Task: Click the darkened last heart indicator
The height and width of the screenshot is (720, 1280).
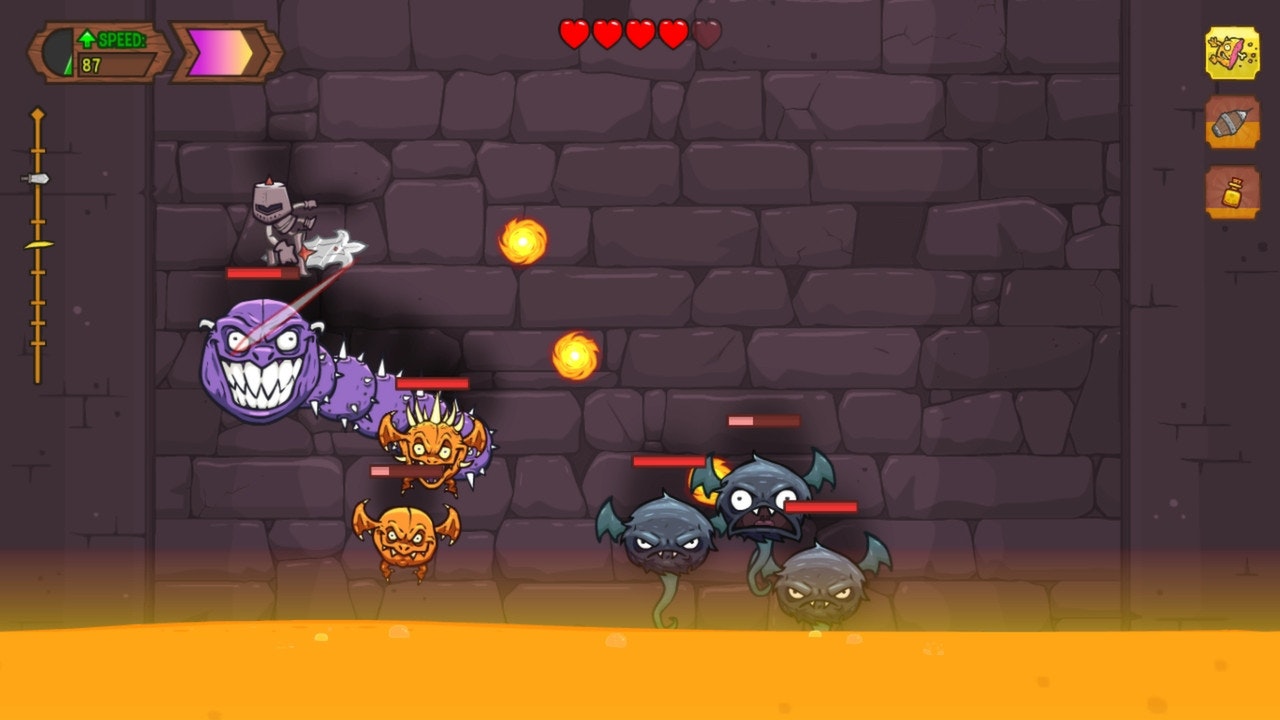Action: click(x=704, y=32)
